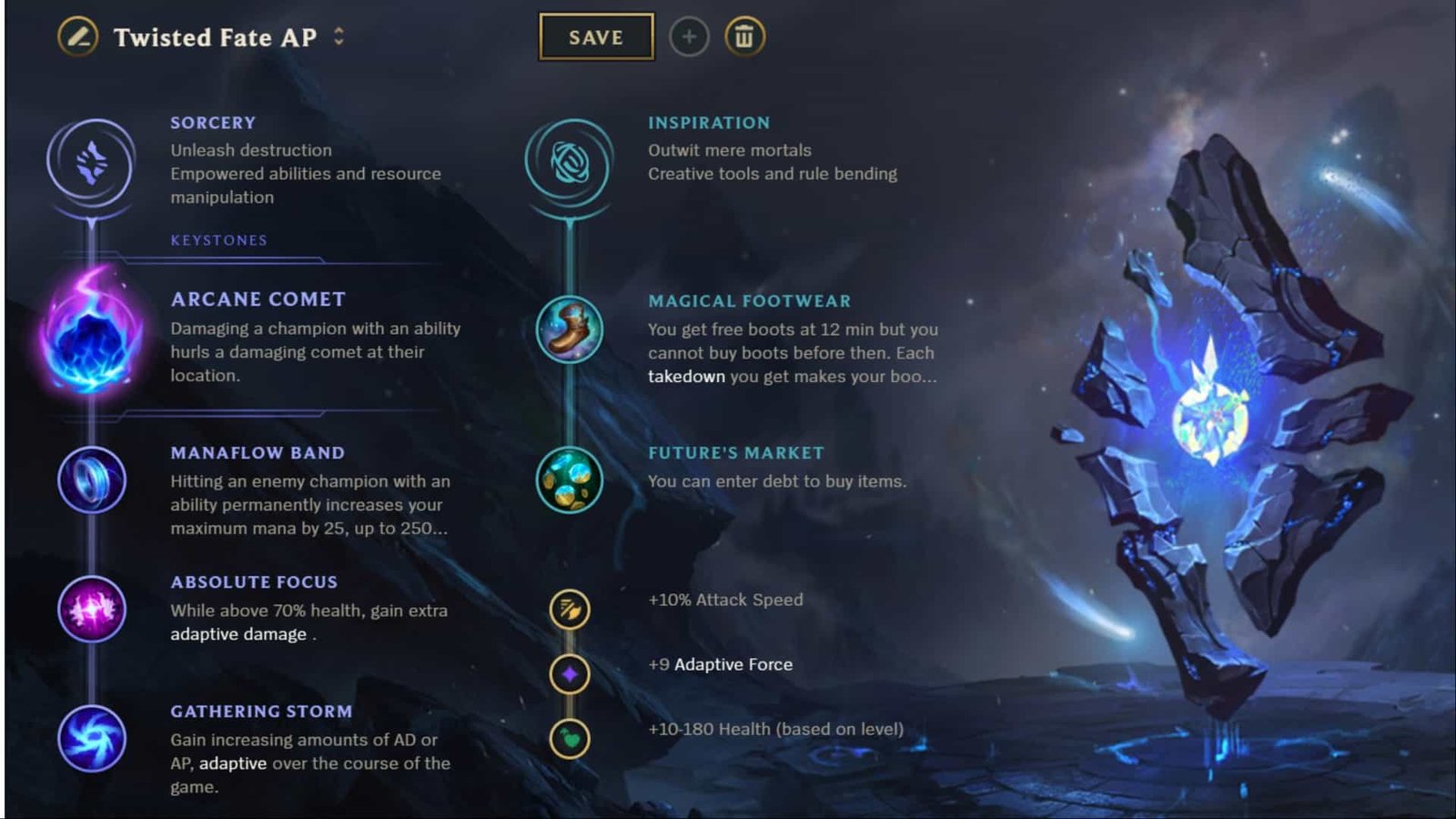1456x819 pixels.
Task: Select the +9 Adaptive Force stat shard
Action: 569,675
